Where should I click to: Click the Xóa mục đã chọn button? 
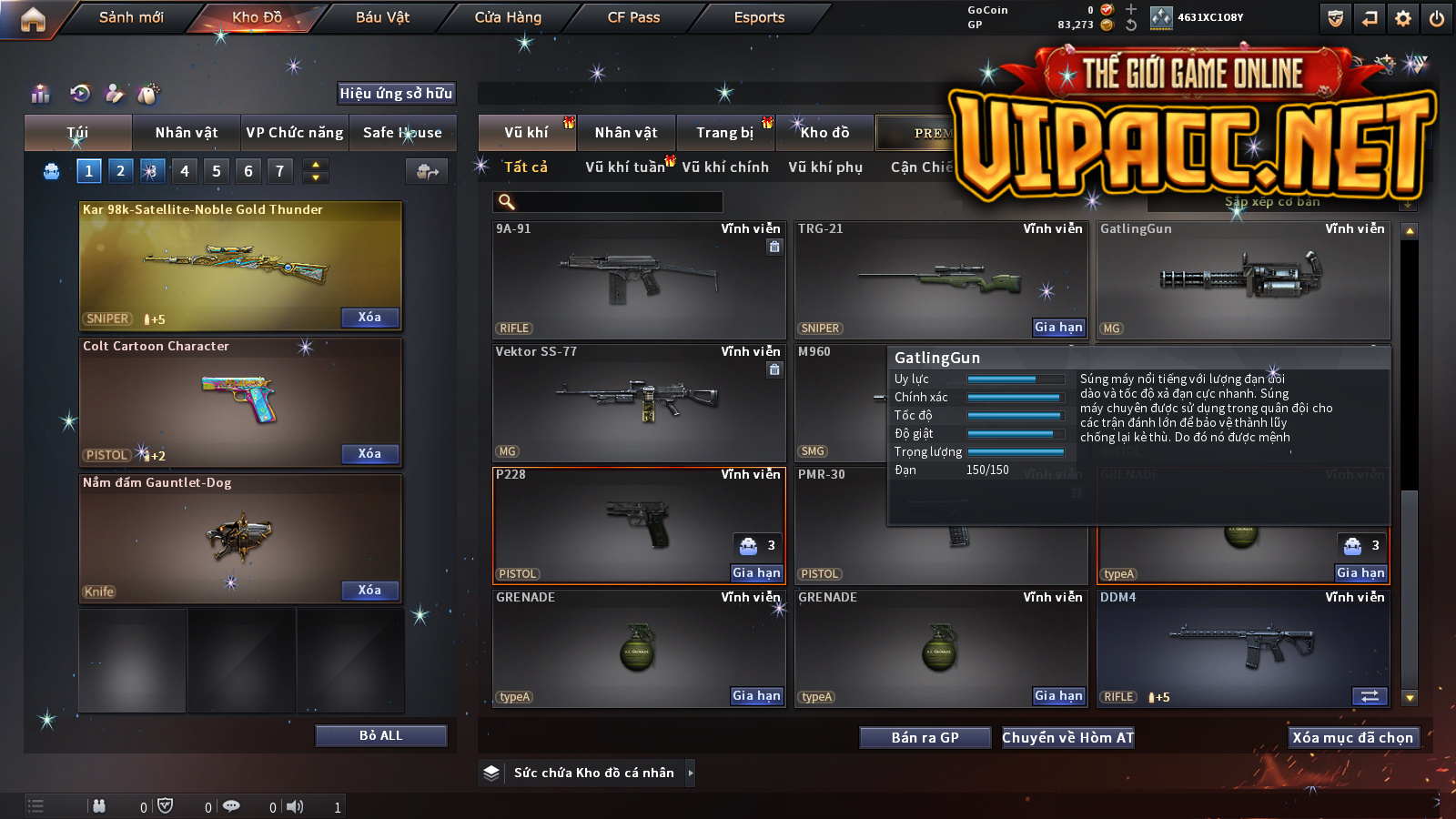[x=1352, y=737]
